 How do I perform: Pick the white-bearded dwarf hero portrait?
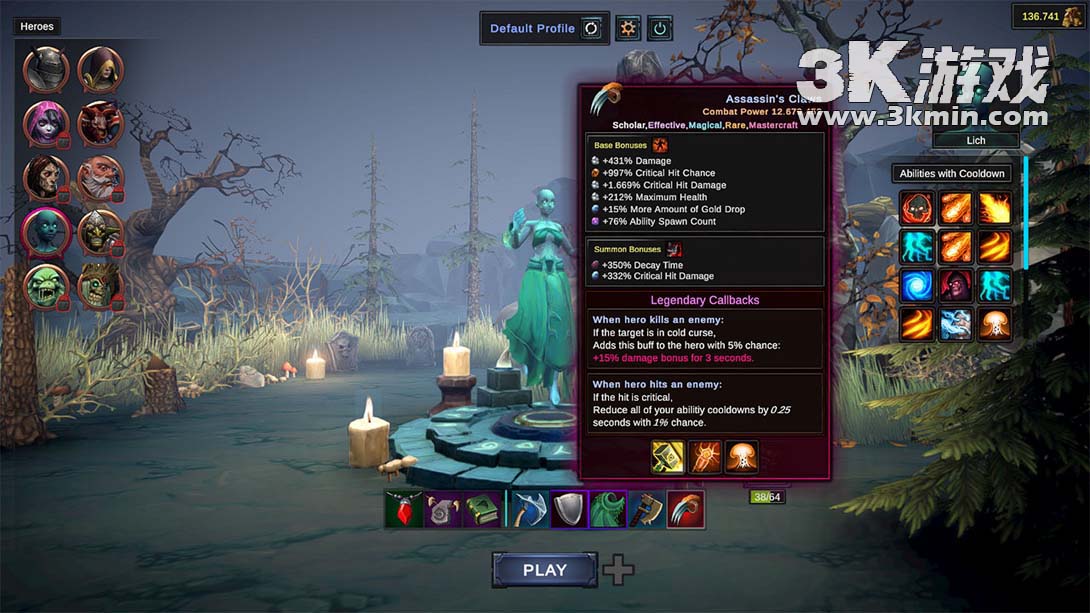pos(100,178)
